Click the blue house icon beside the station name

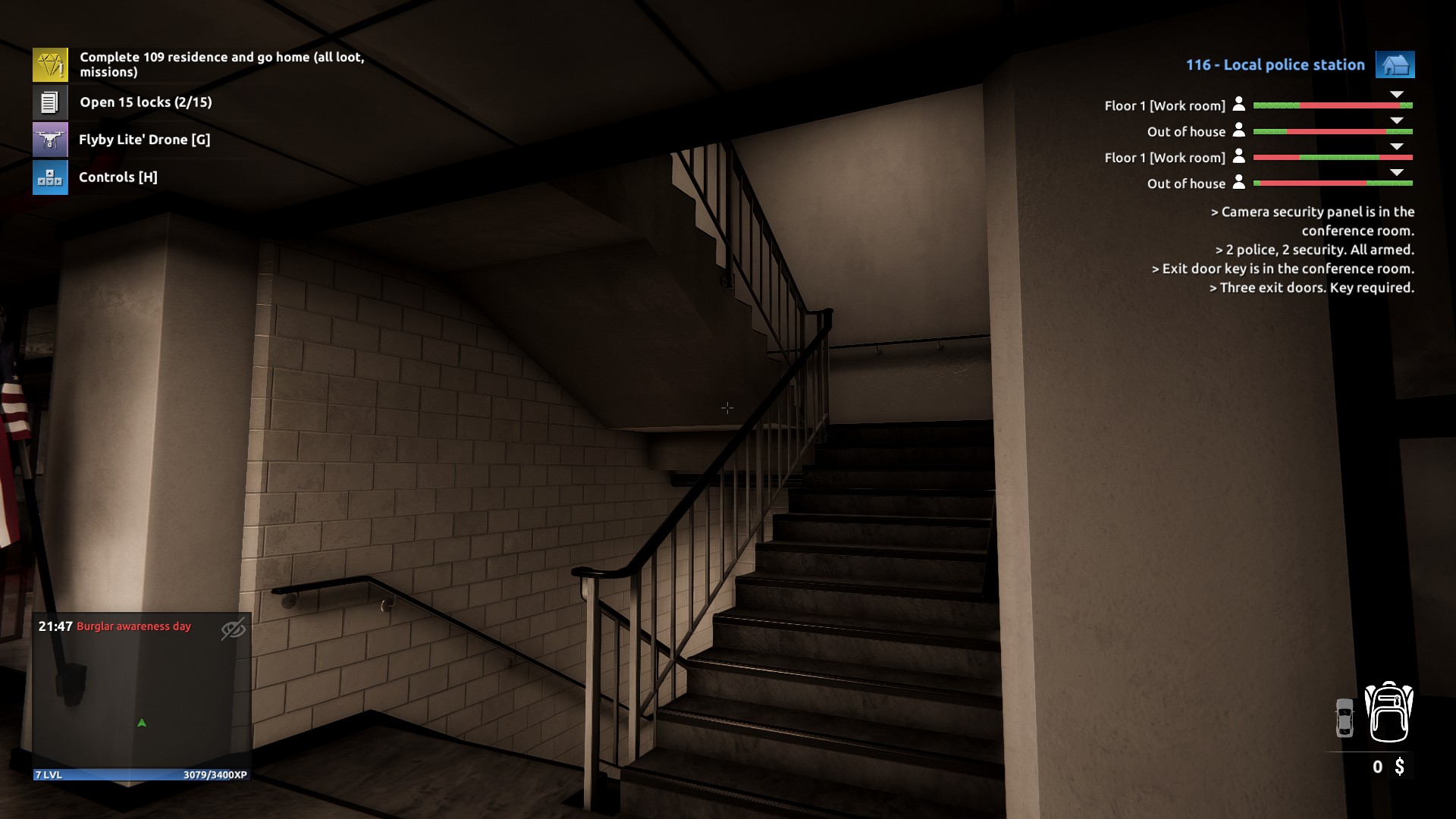pos(1395,64)
